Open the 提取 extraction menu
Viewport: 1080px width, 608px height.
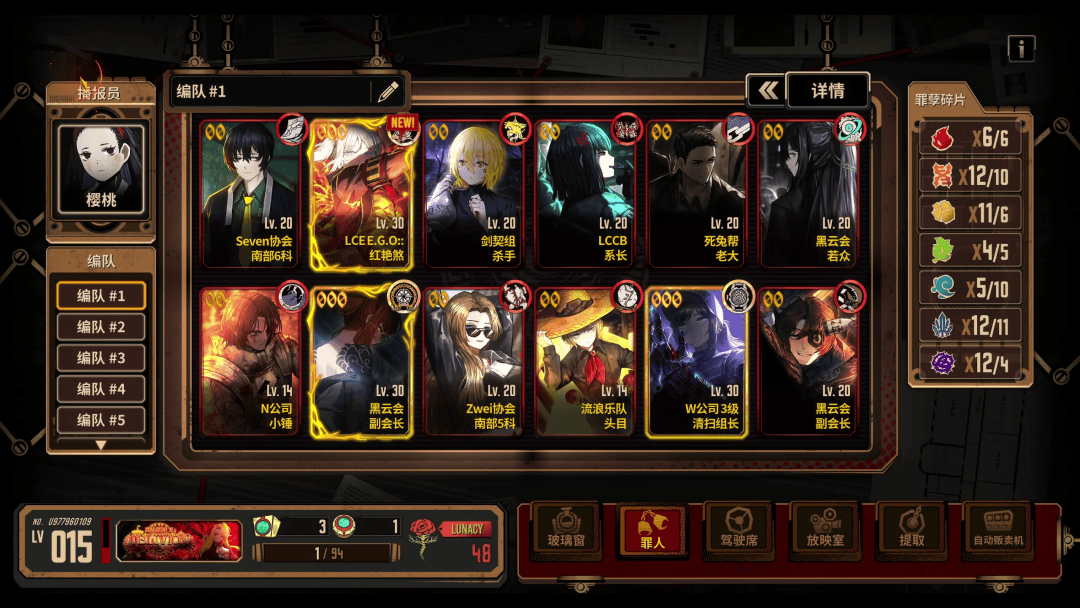(911, 530)
